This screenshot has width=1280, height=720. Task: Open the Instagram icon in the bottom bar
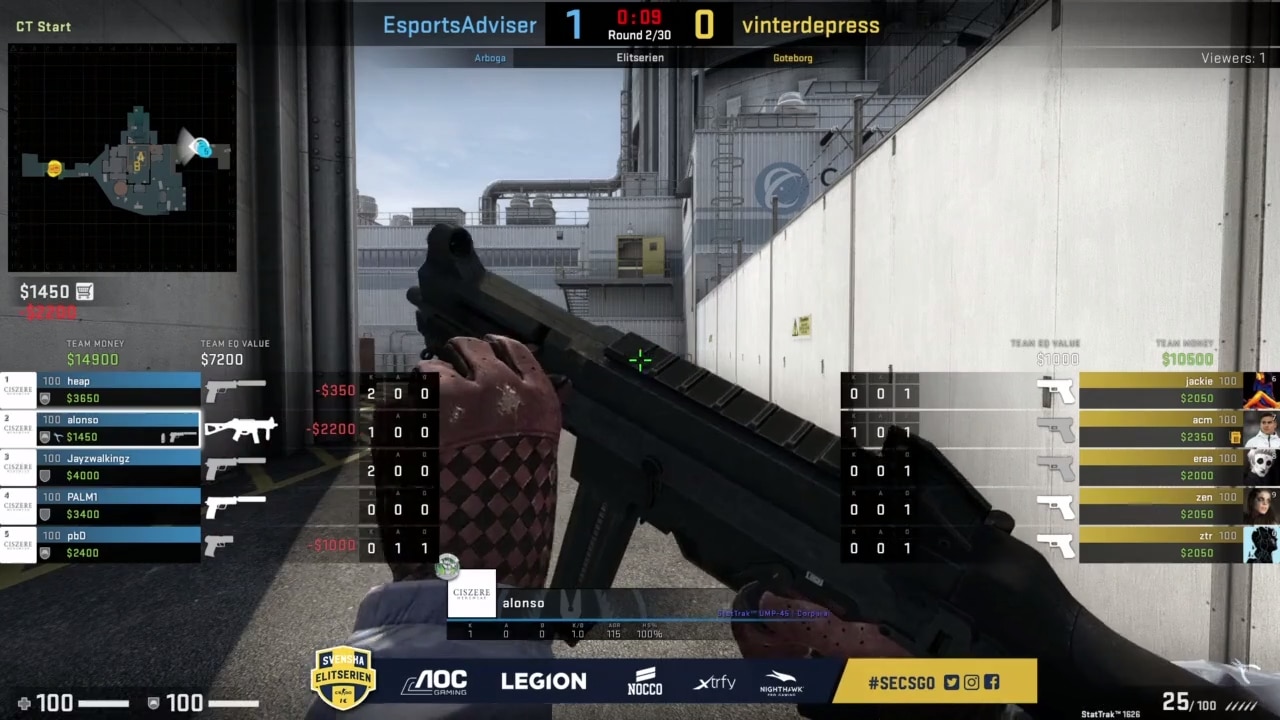point(971,682)
